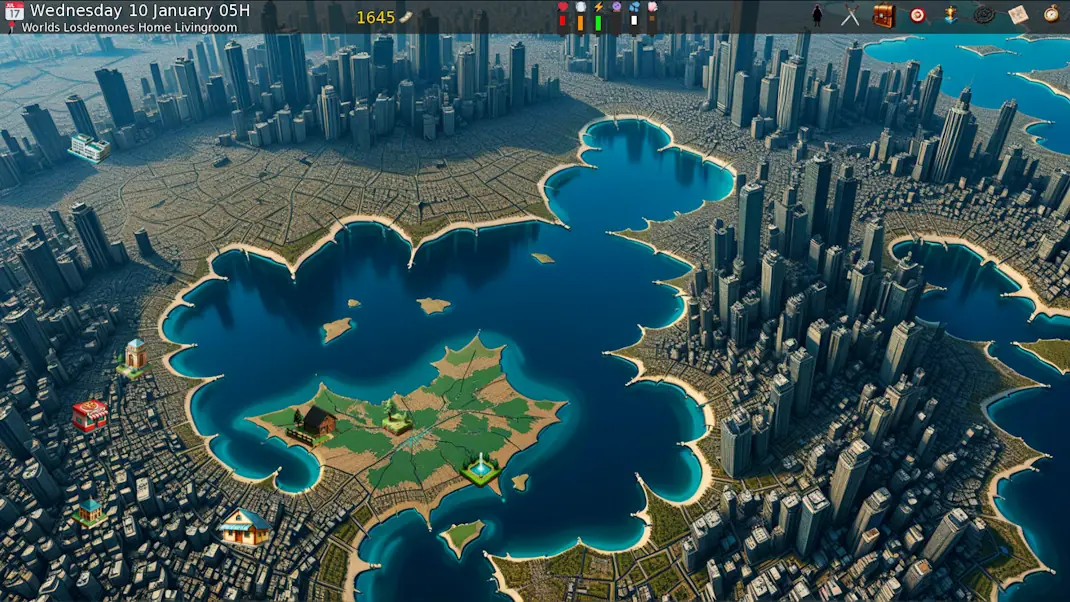Open the folded paper map icon
Image resolution: width=1070 pixels, height=602 pixels.
click(1017, 15)
